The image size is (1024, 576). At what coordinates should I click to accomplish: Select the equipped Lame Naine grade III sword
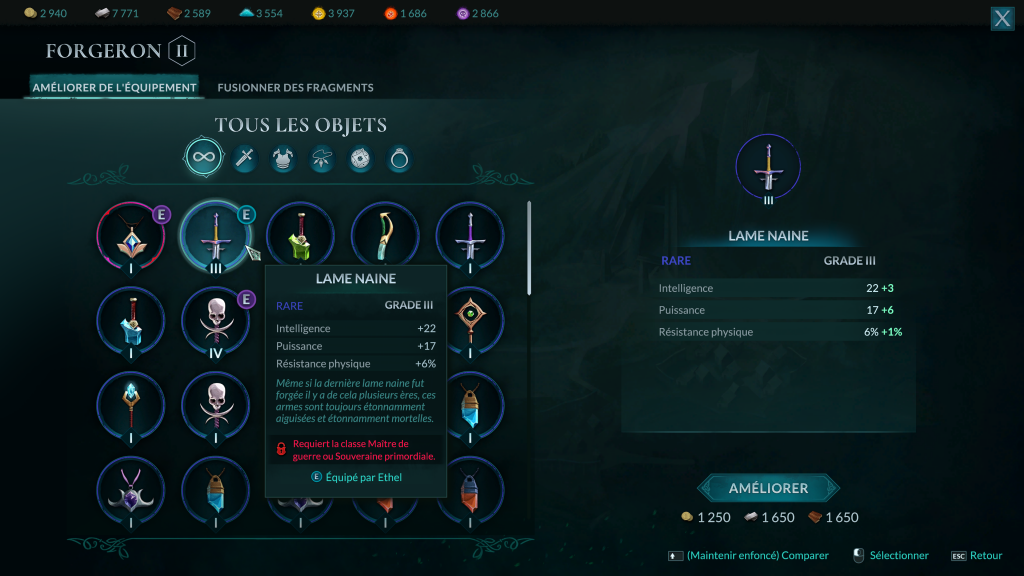[x=216, y=237]
